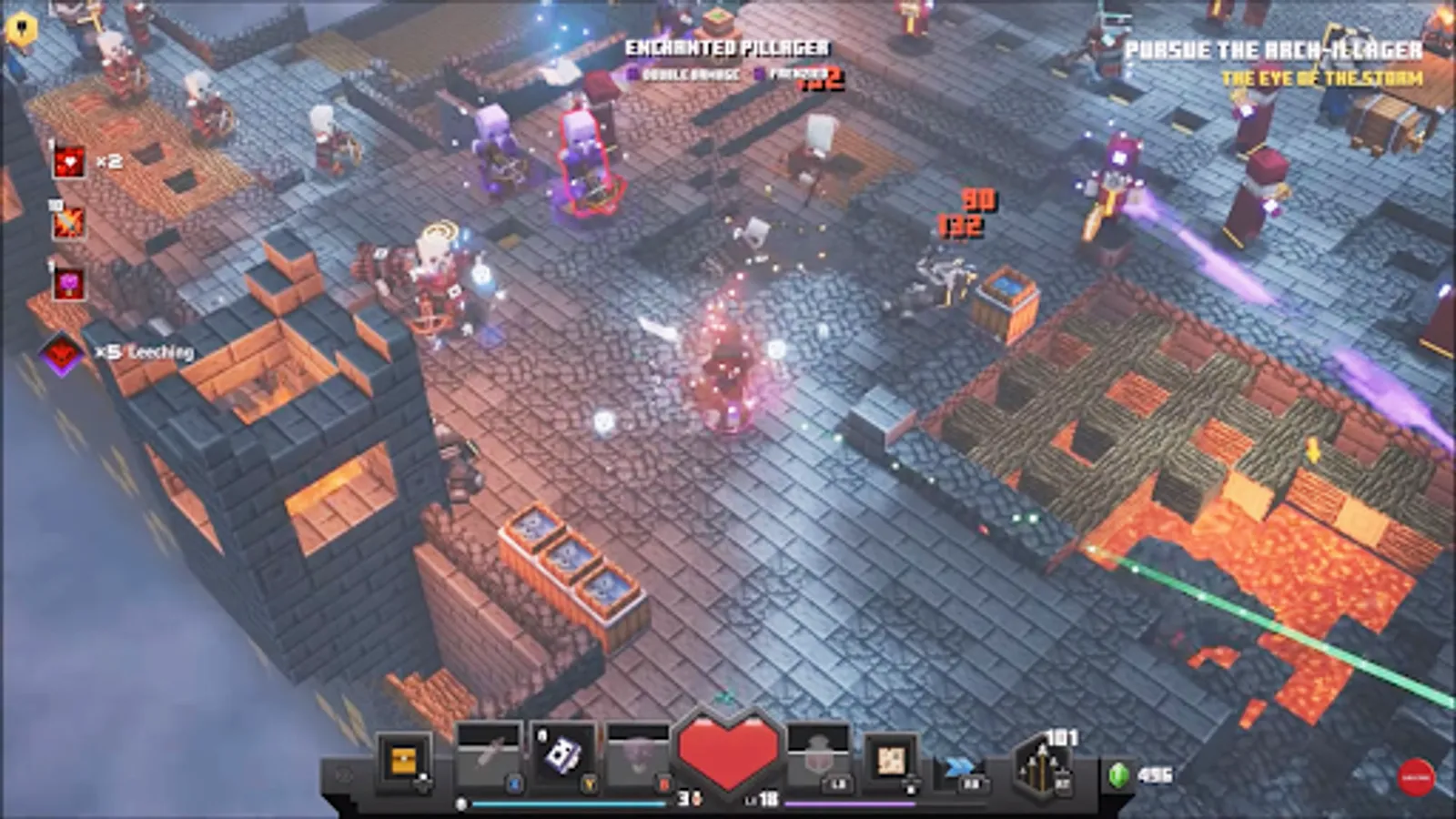
Task: Click the blue swap arrows RB icon
Action: pyautogui.click(x=958, y=763)
